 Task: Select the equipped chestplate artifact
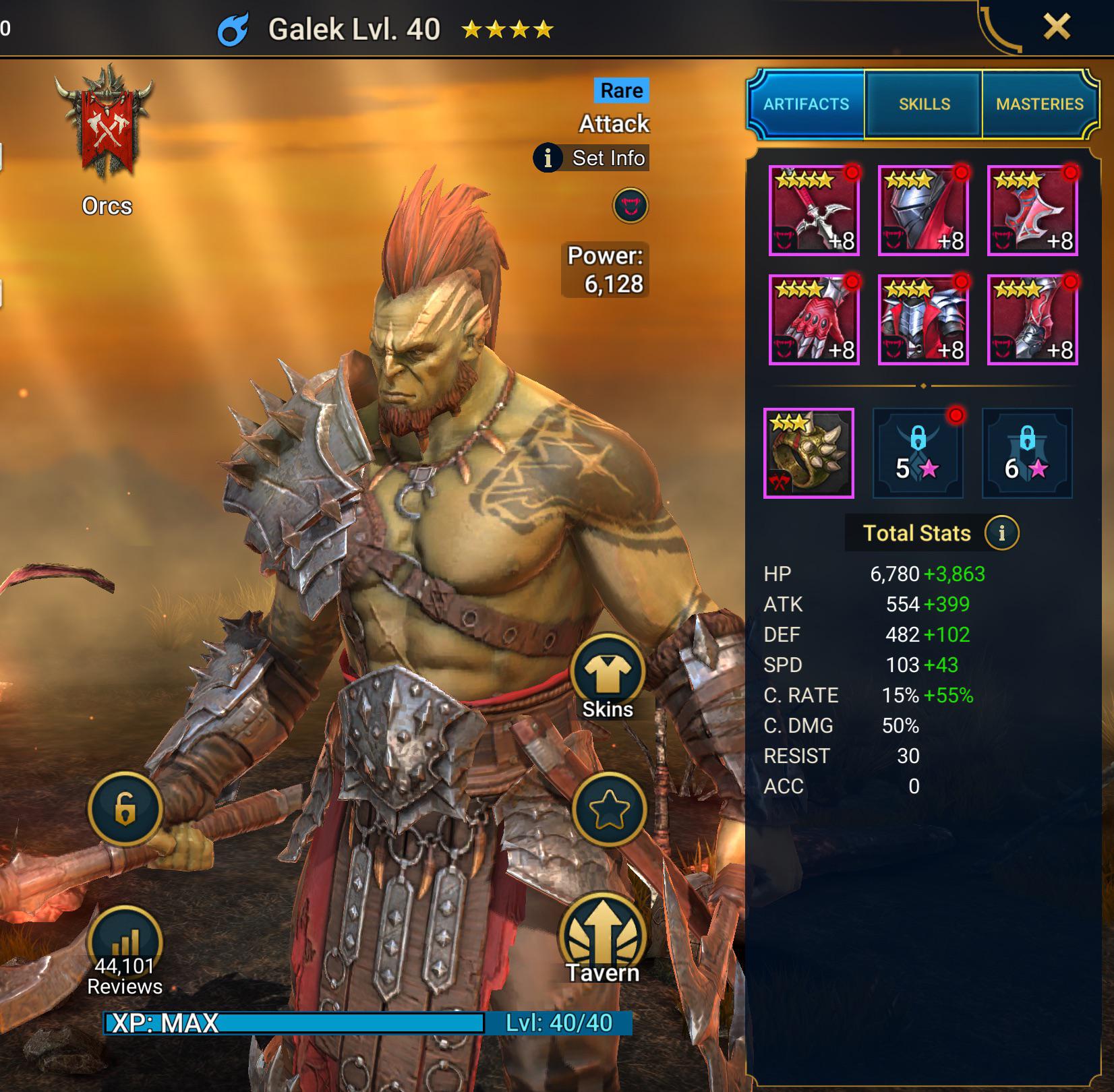[923, 320]
